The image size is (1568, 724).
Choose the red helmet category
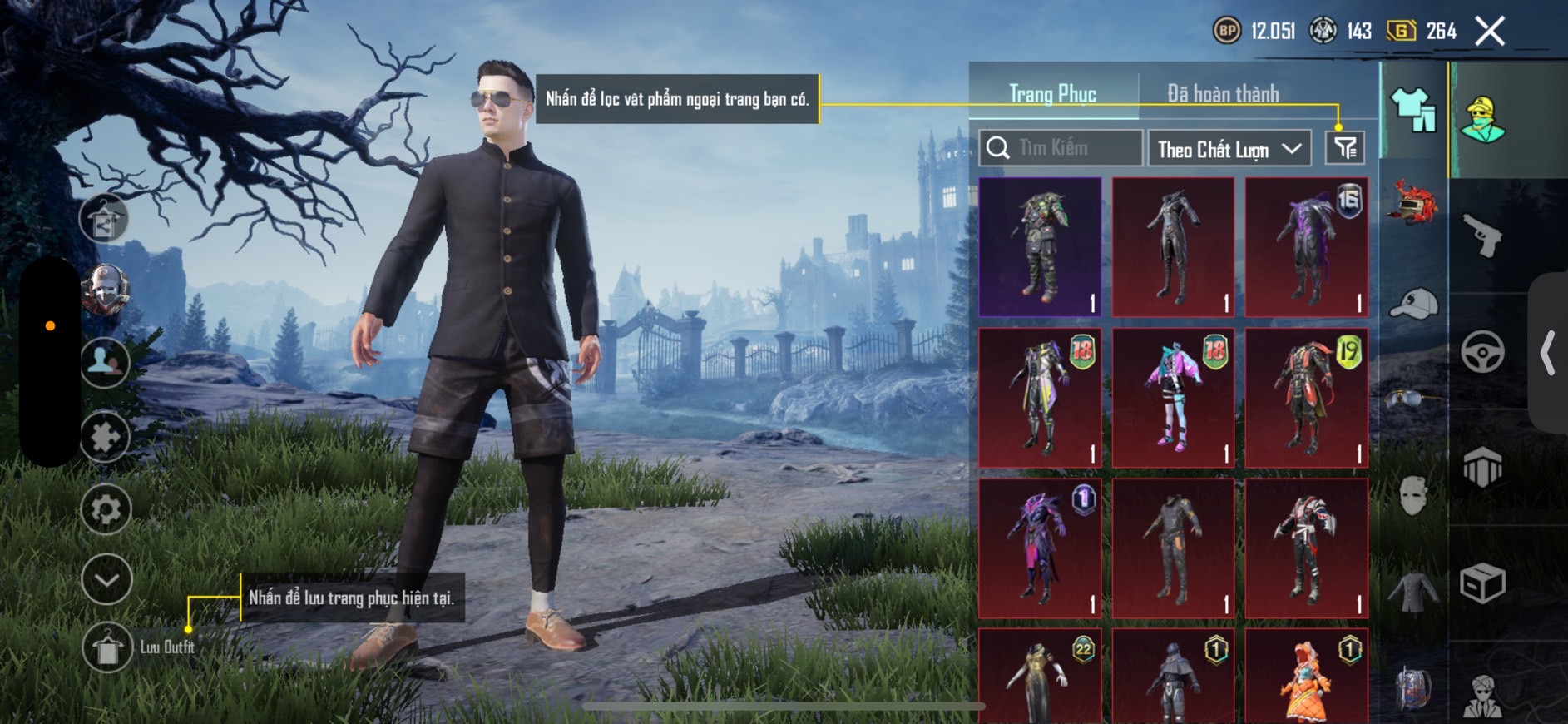coord(1413,204)
